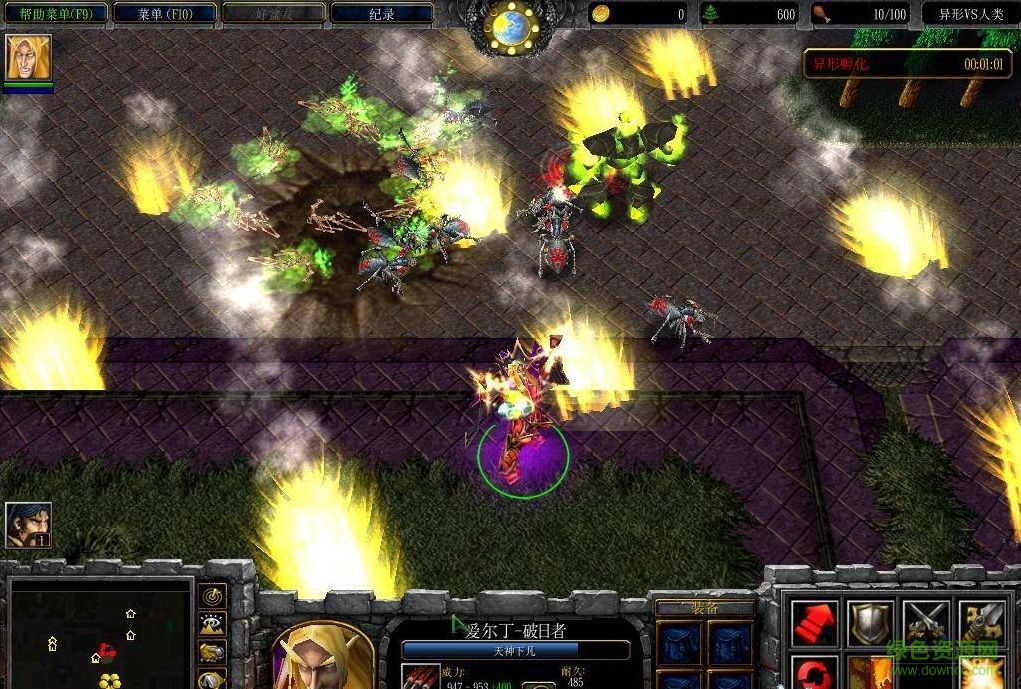Click the red arrow Move command
This screenshot has width=1021, height=689.
click(815, 623)
